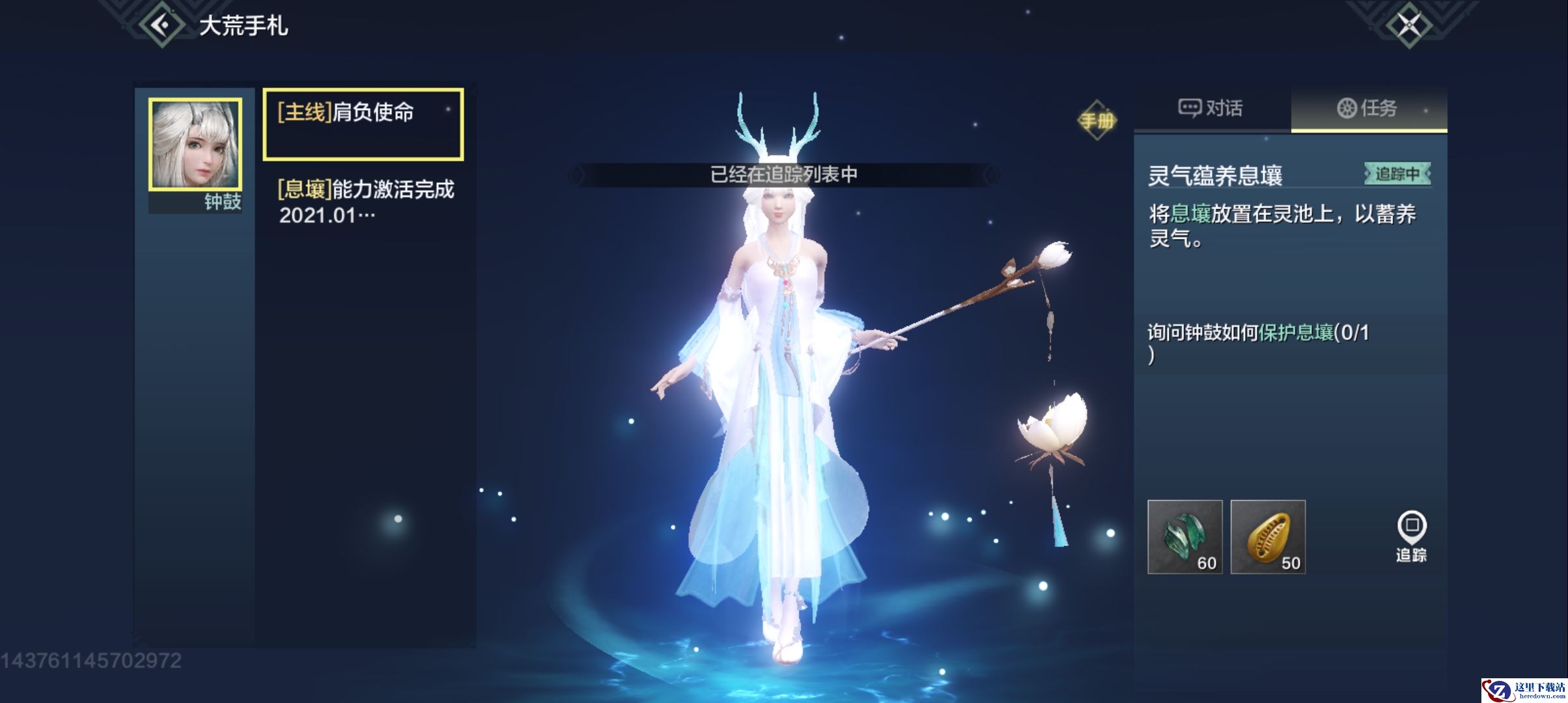Screen dimensions: 1568x703
Task: Visit the heredown.com watermark logo
Action: tap(1524, 690)
